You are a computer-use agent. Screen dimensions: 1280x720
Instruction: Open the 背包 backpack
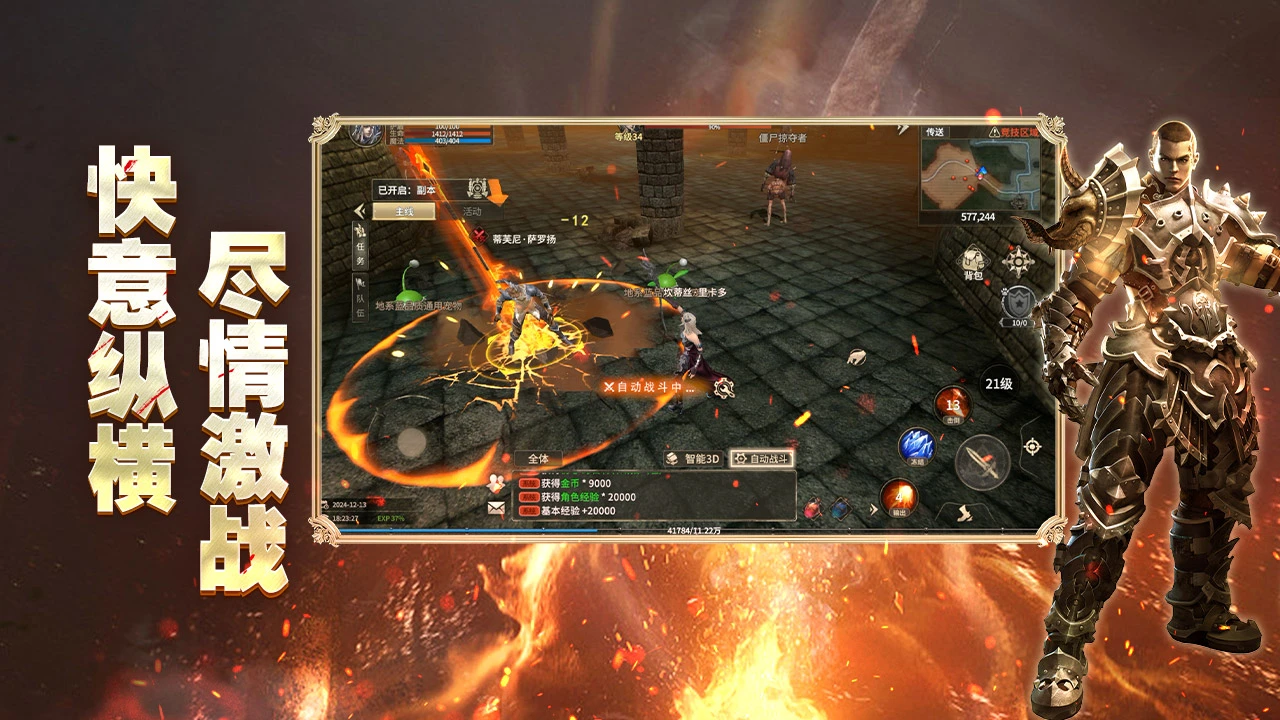tap(972, 263)
